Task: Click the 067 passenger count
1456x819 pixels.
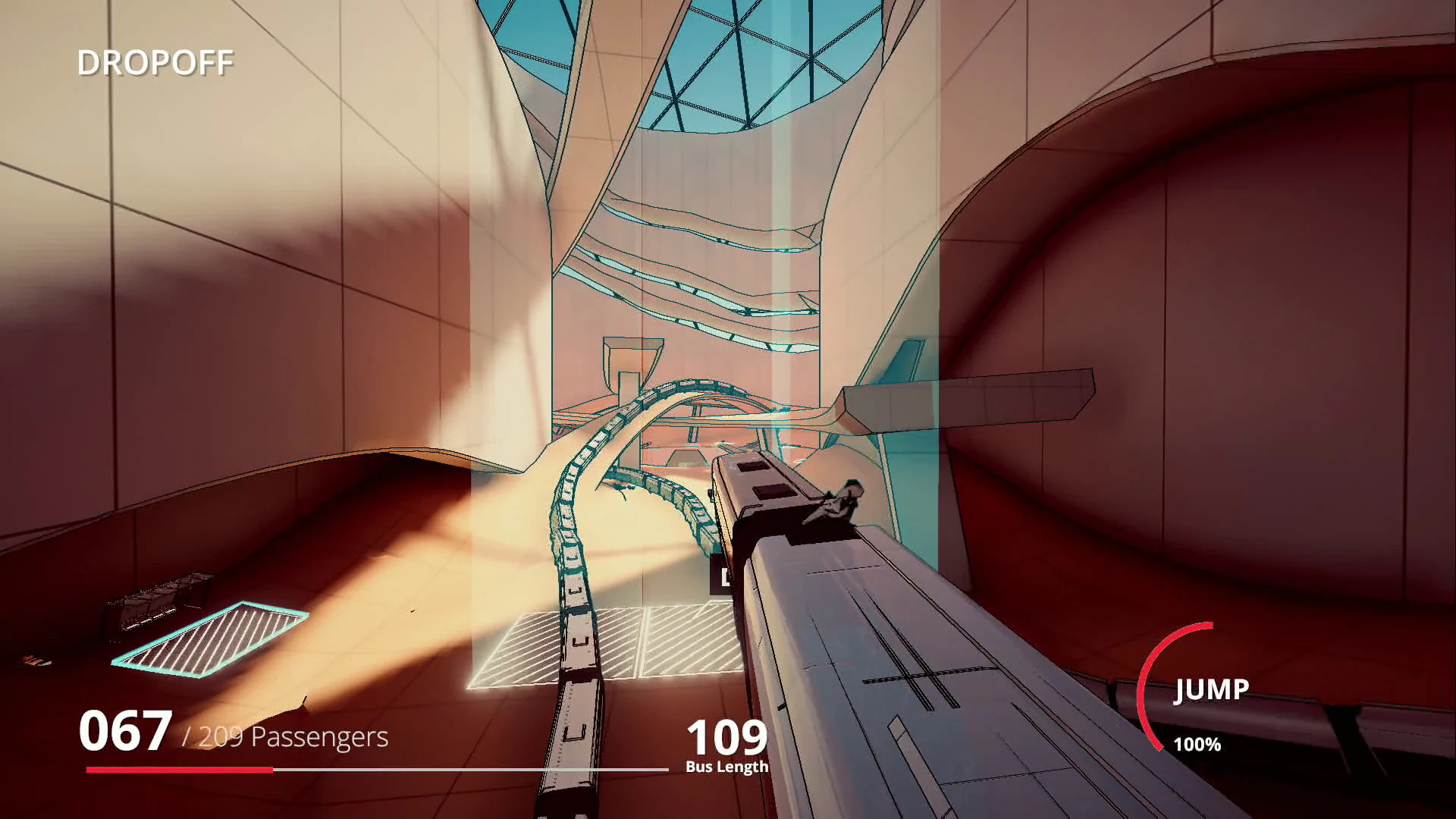Action: pos(125,732)
